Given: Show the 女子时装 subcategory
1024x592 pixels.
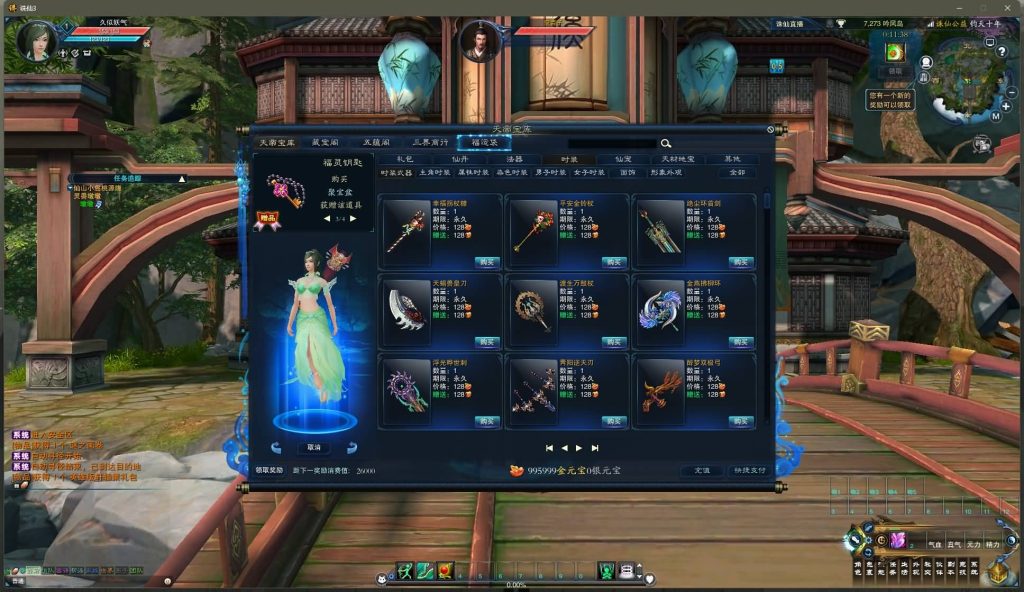Looking at the screenshot, I should 588,172.
